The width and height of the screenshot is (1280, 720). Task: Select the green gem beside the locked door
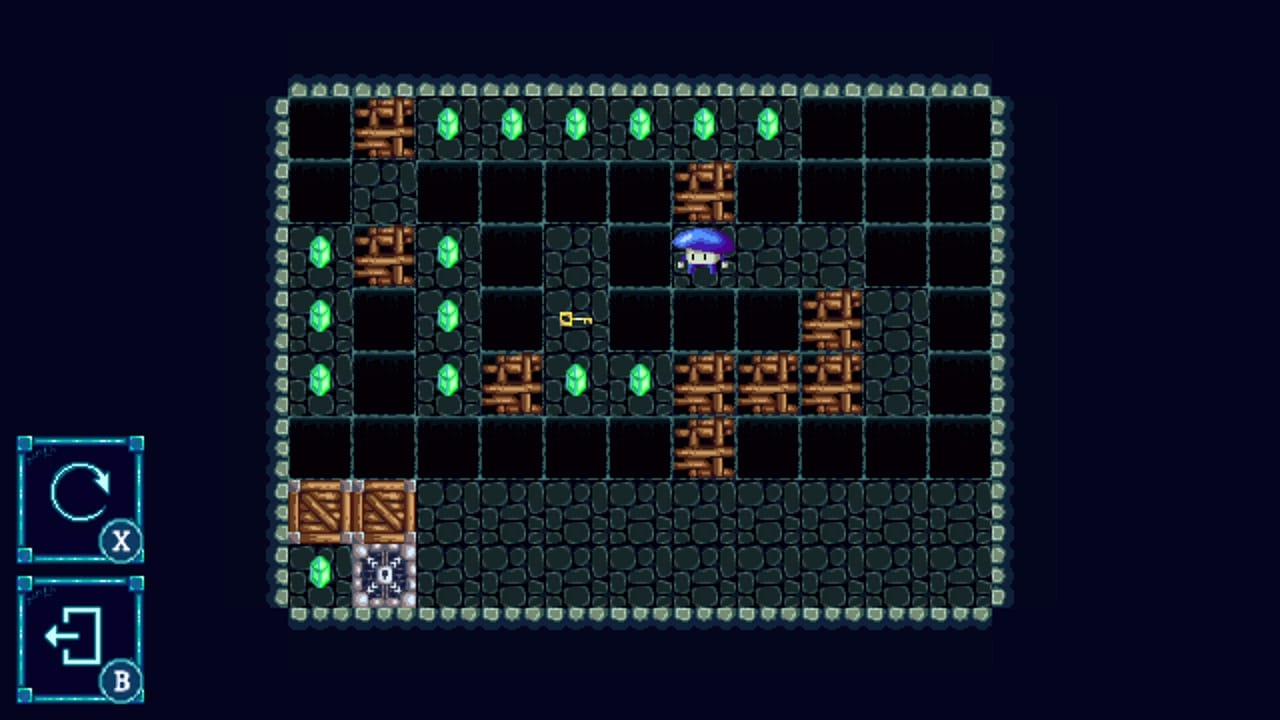(320, 572)
